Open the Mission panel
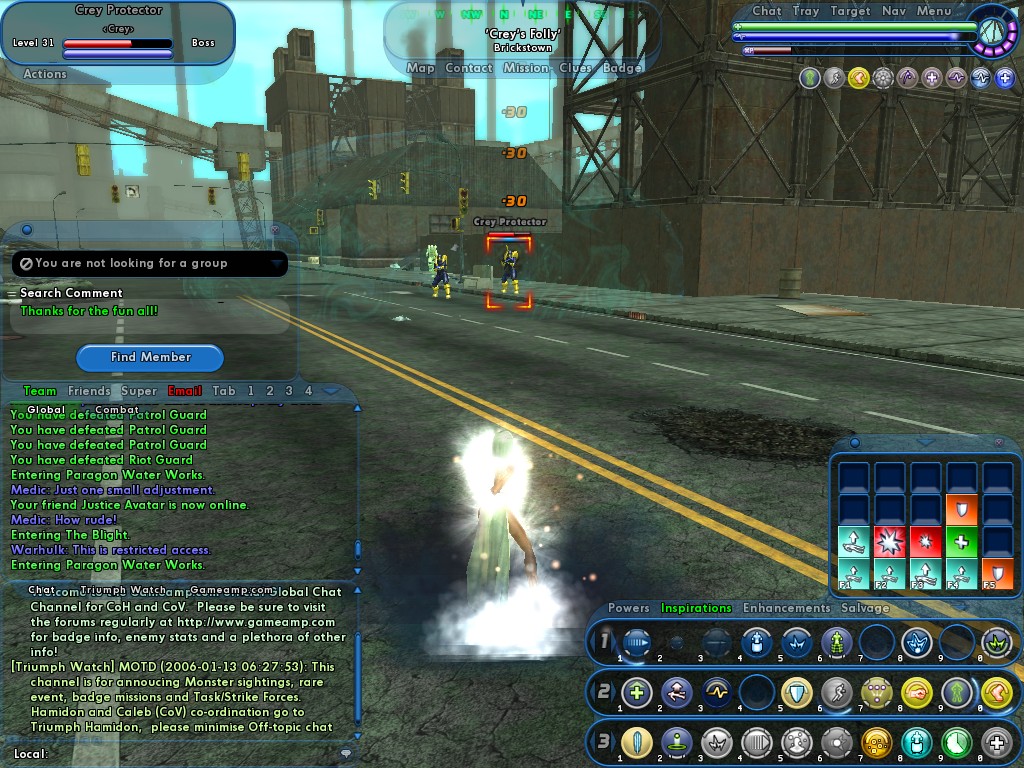 click(525, 68)
